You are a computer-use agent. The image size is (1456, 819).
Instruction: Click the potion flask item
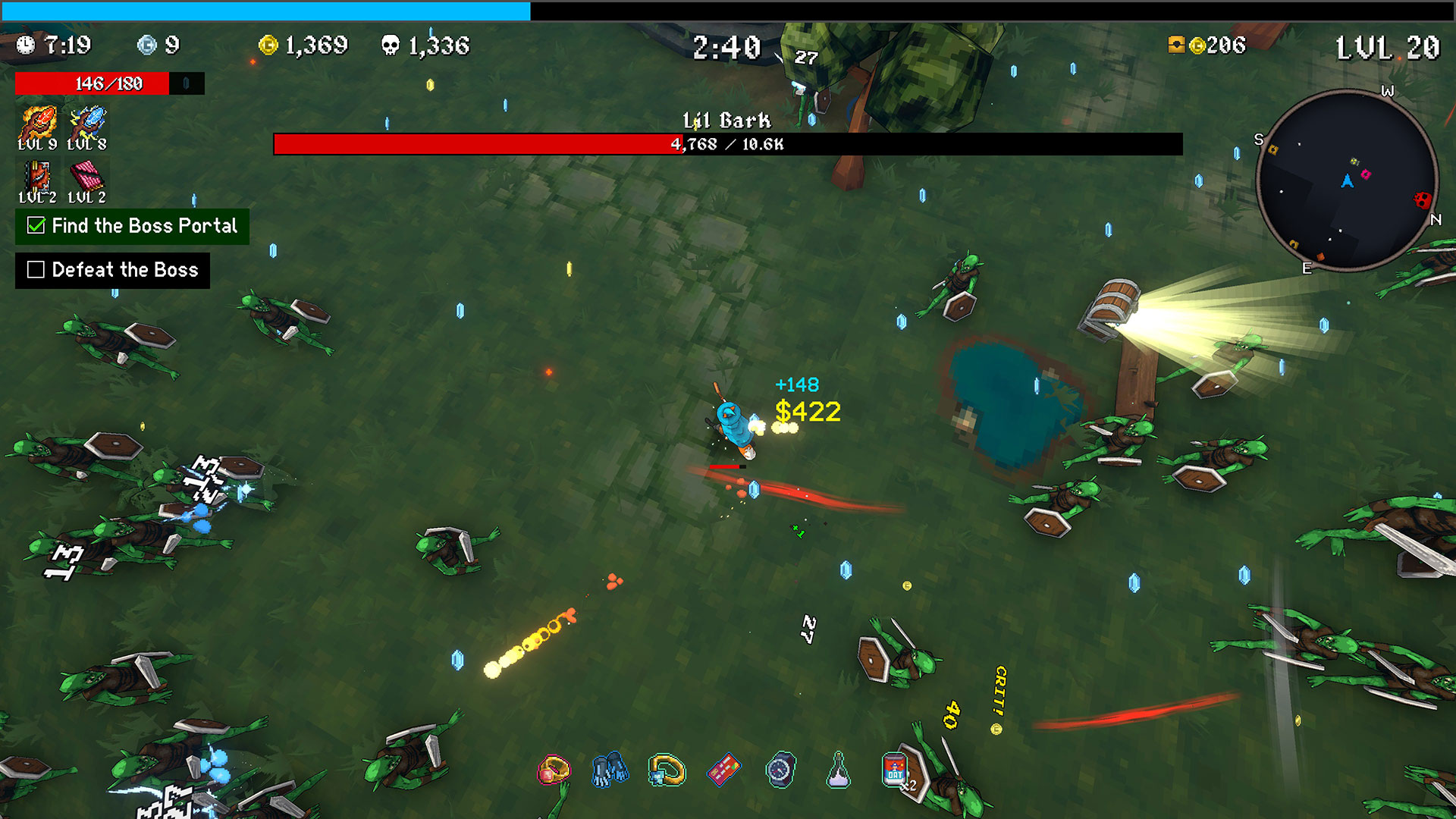838,770
